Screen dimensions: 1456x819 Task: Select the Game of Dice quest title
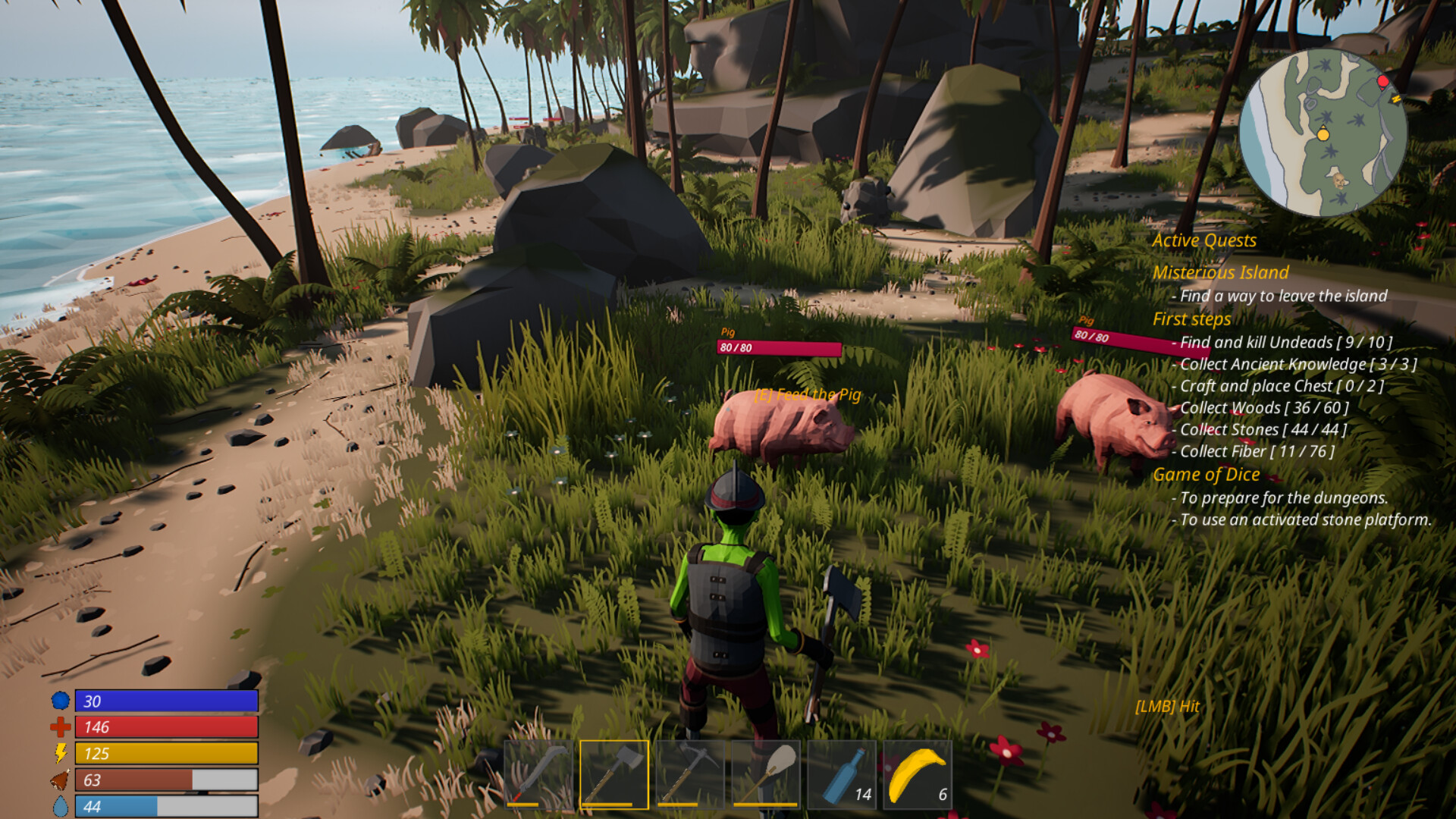(1206, 475)
